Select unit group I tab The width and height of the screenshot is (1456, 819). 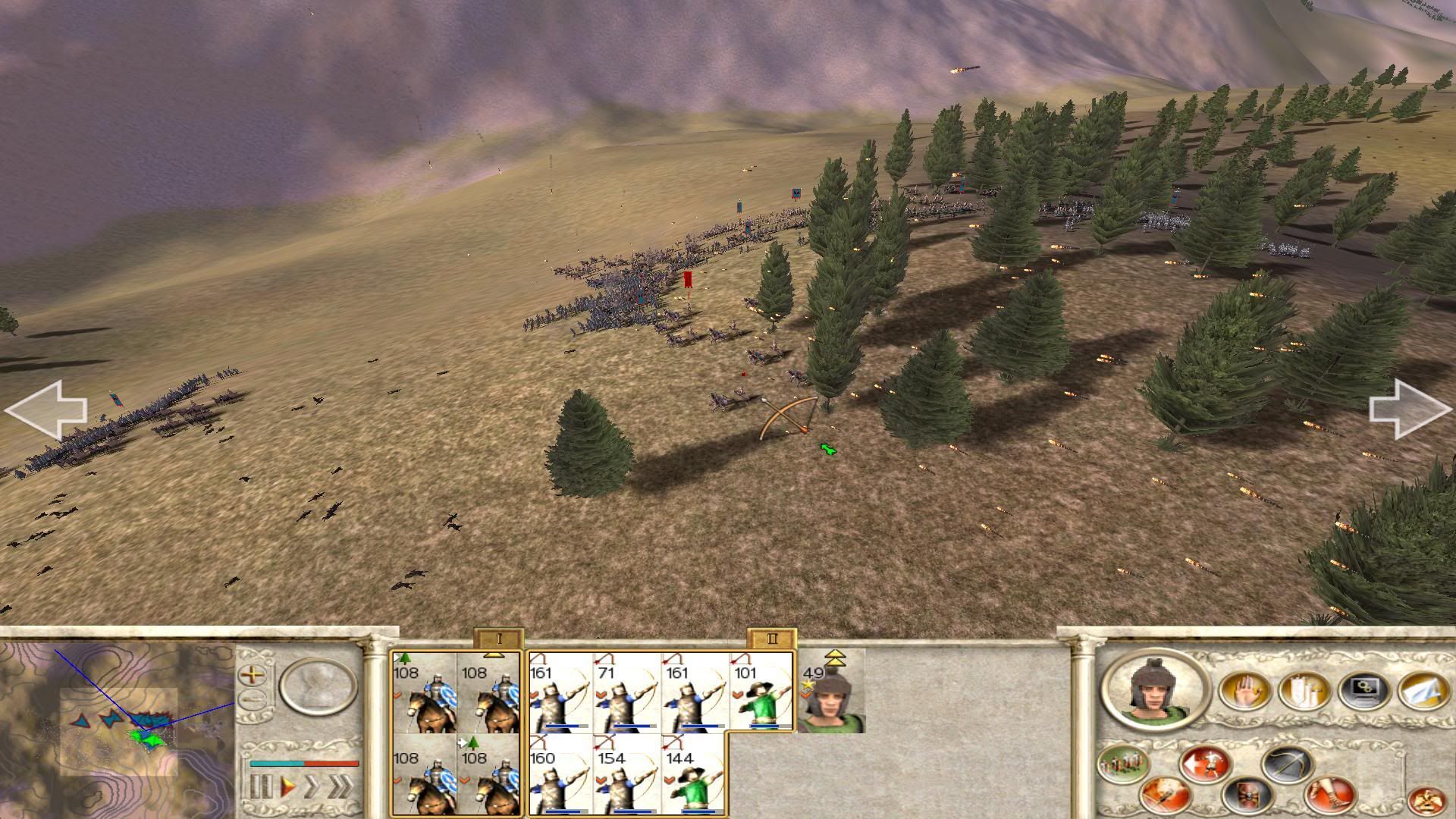(498, 639)
